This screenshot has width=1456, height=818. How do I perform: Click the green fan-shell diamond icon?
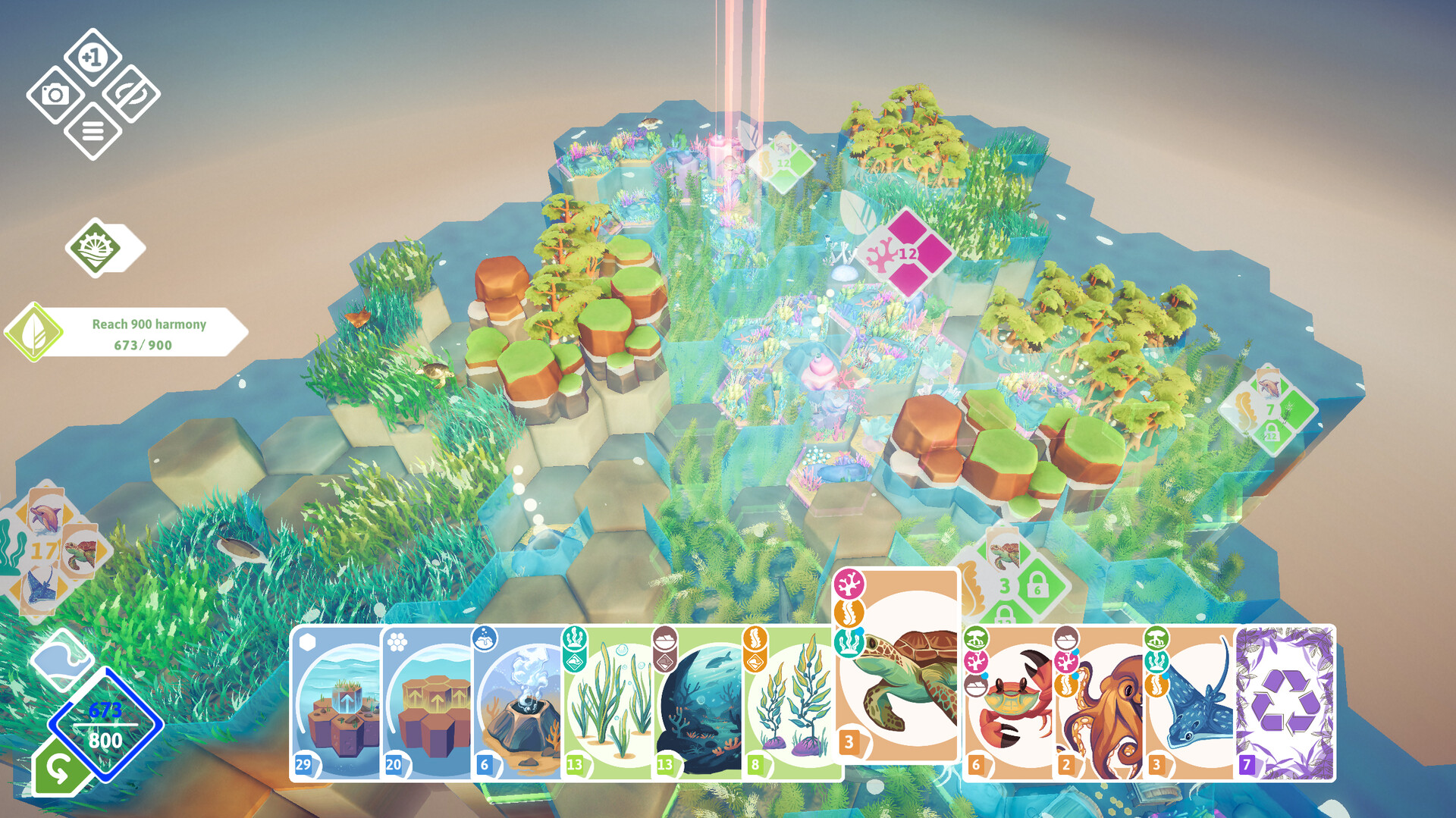pos(96,247)
